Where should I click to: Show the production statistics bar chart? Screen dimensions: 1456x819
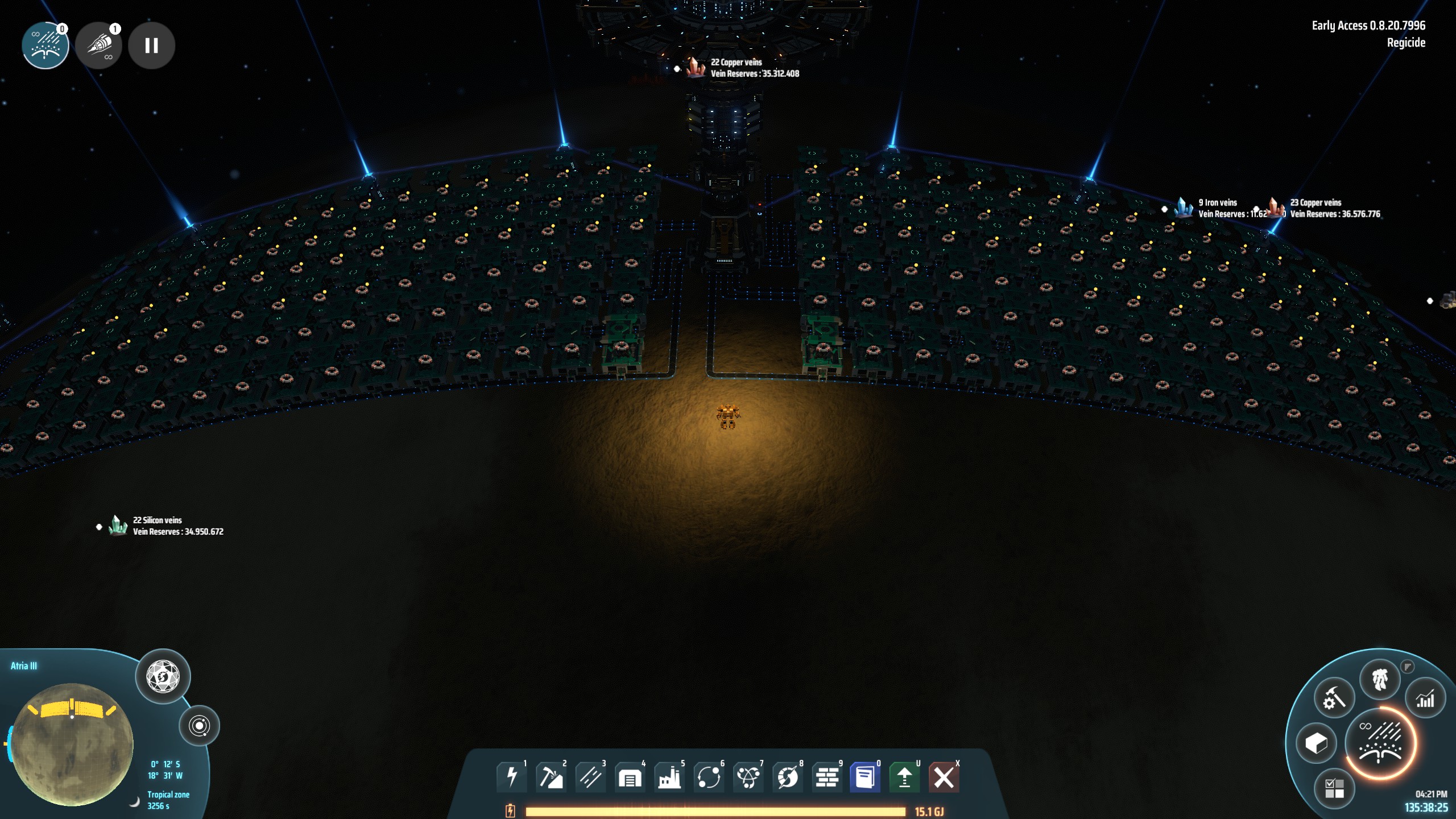tap(1425, 699)
